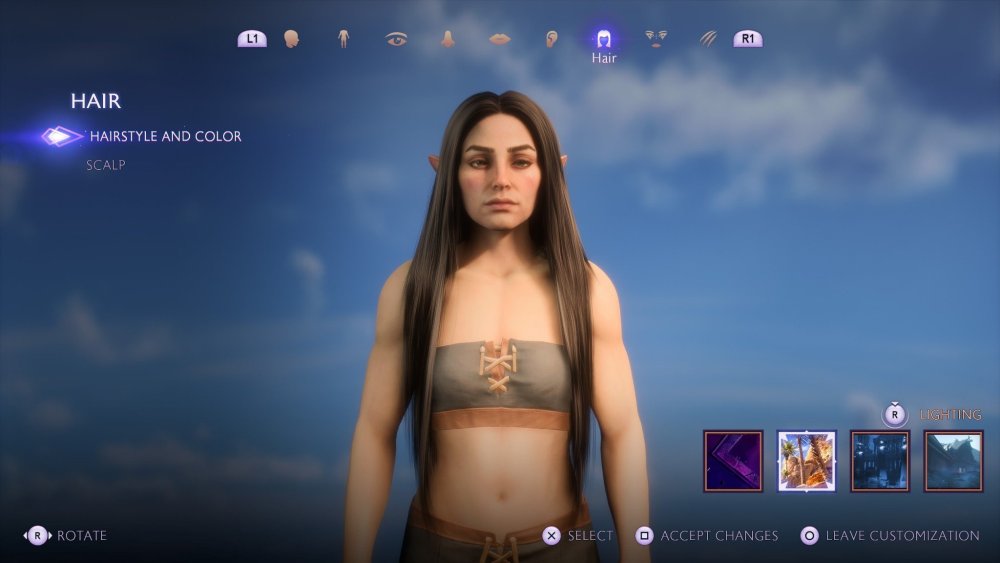Pick the dark blue building lighting preset

[880, 461]
